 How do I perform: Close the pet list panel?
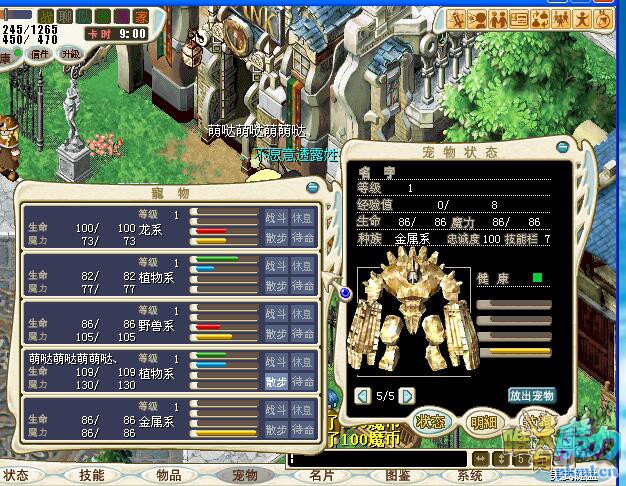pyautogui.click(x=312, y=188)
